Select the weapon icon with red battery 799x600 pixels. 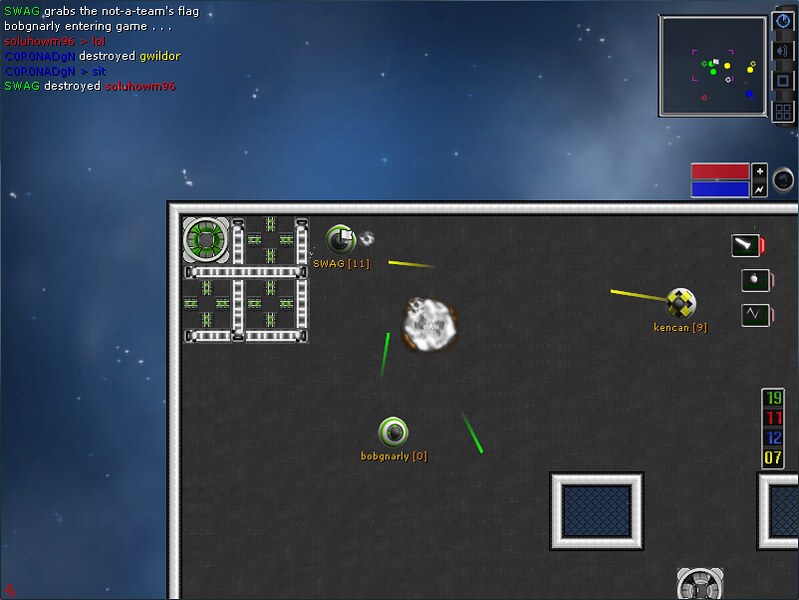click(746, 245)
